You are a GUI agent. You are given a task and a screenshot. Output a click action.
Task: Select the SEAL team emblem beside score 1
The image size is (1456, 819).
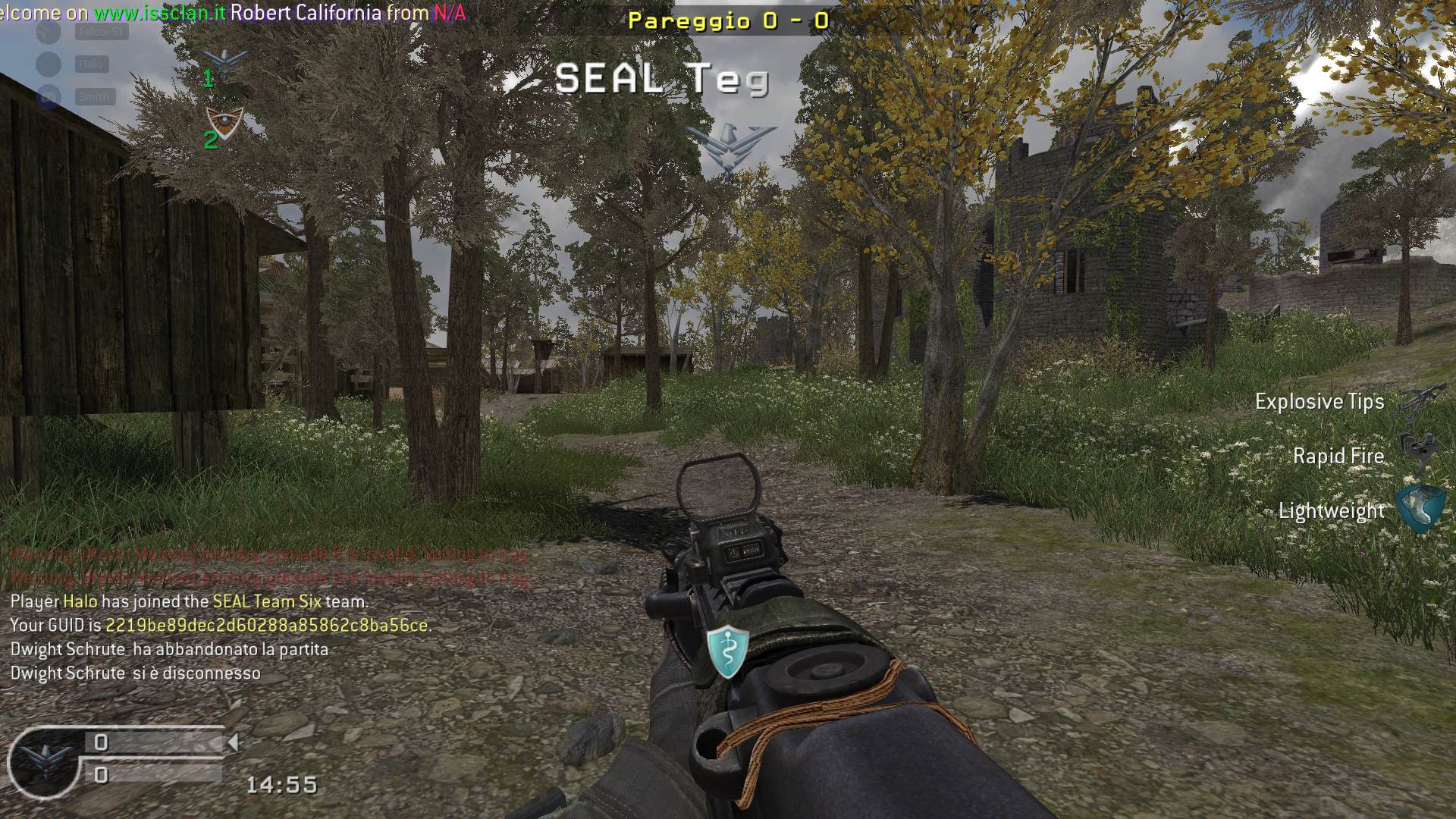pos(225,61)
